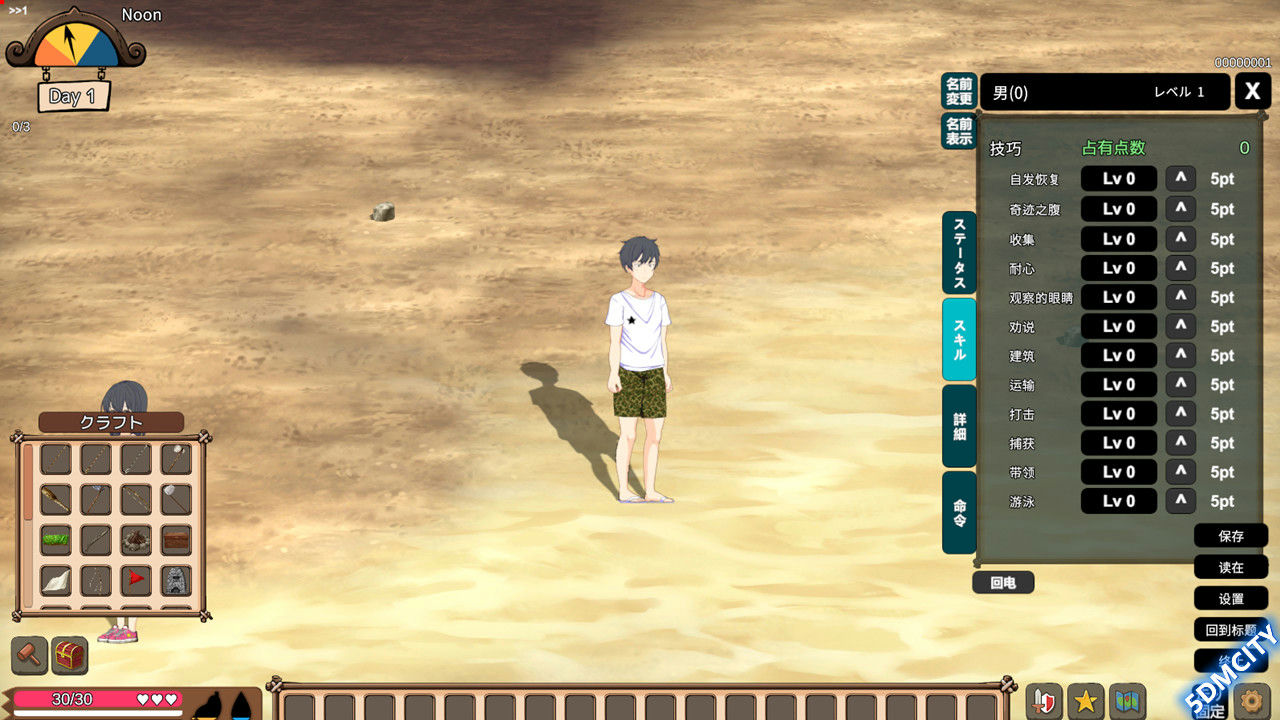The width and height of the screenshot is (1280, 720).
Task: Open the gear settings icon
Action: click(x=1253, y=700)
